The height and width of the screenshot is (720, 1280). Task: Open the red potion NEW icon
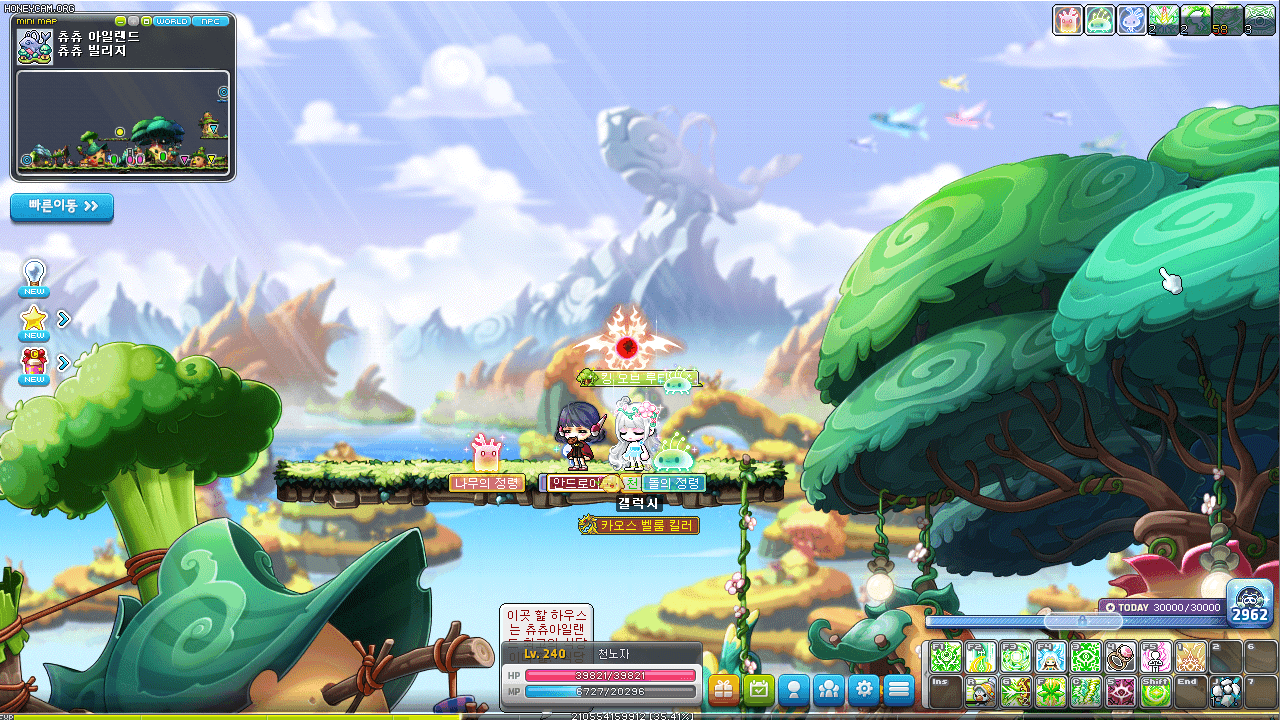(x=35, y=363)
